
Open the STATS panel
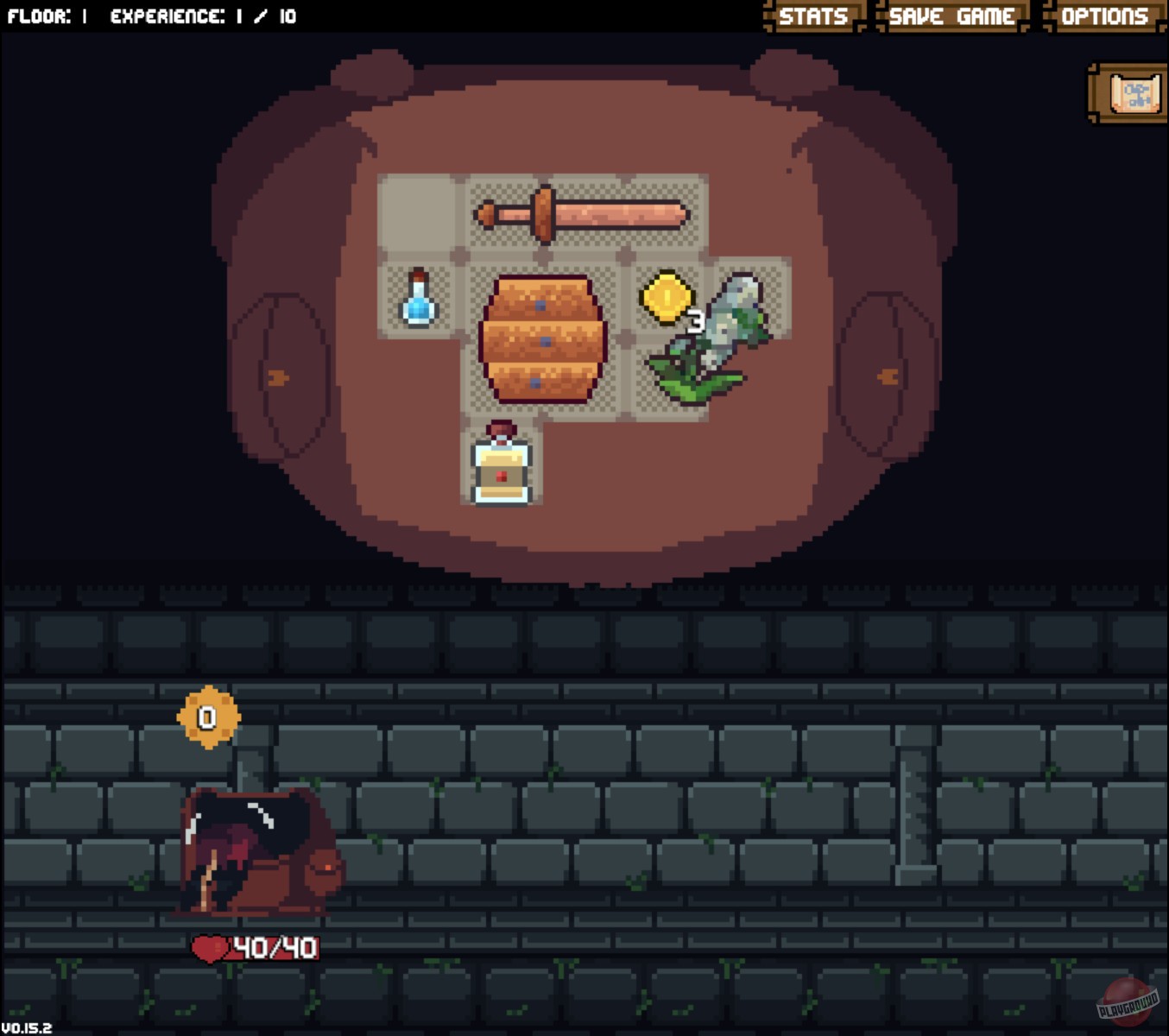[x=812, y=16]
